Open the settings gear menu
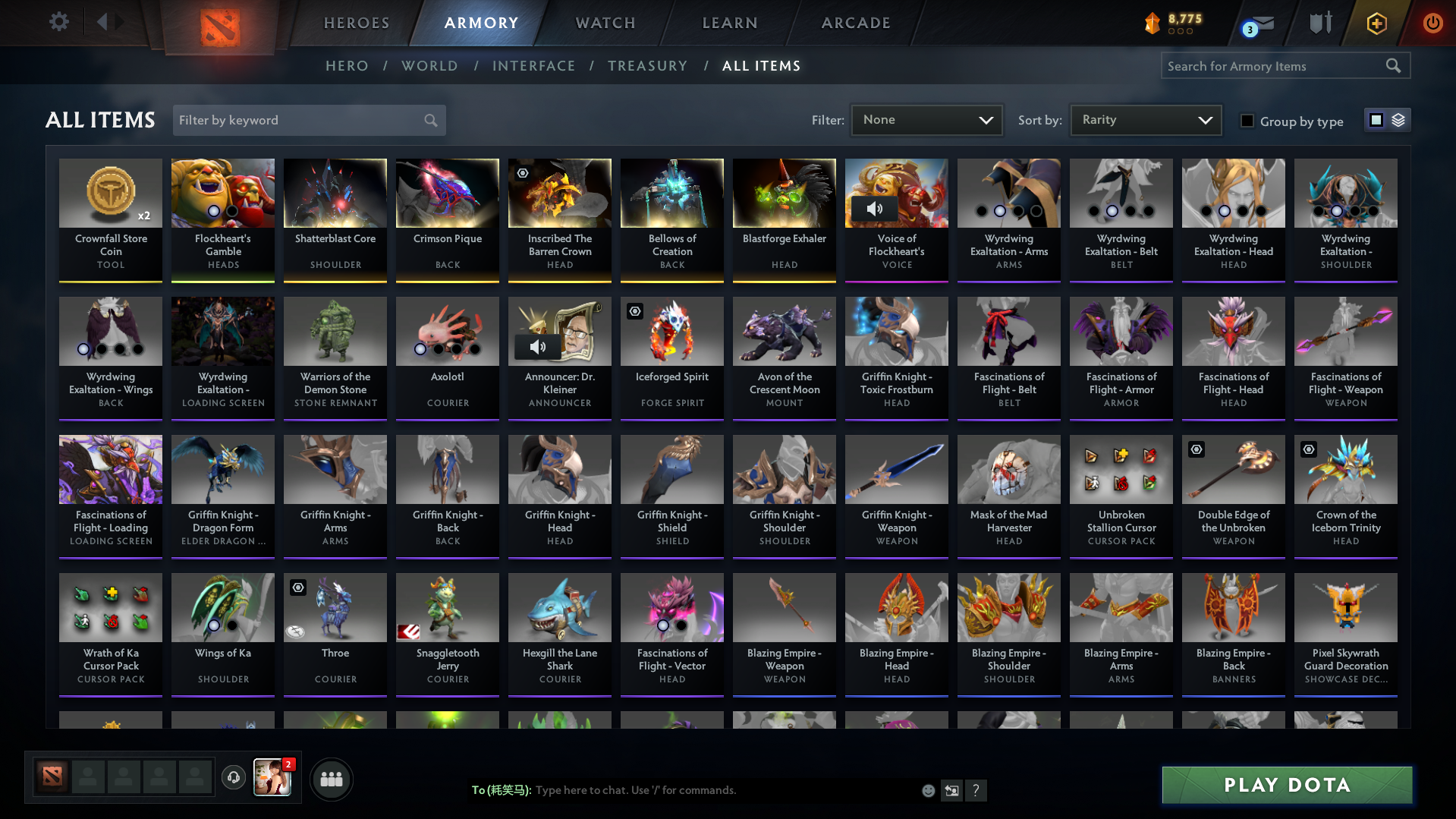This screenshot has width=1456, height=819. point(58,22)
